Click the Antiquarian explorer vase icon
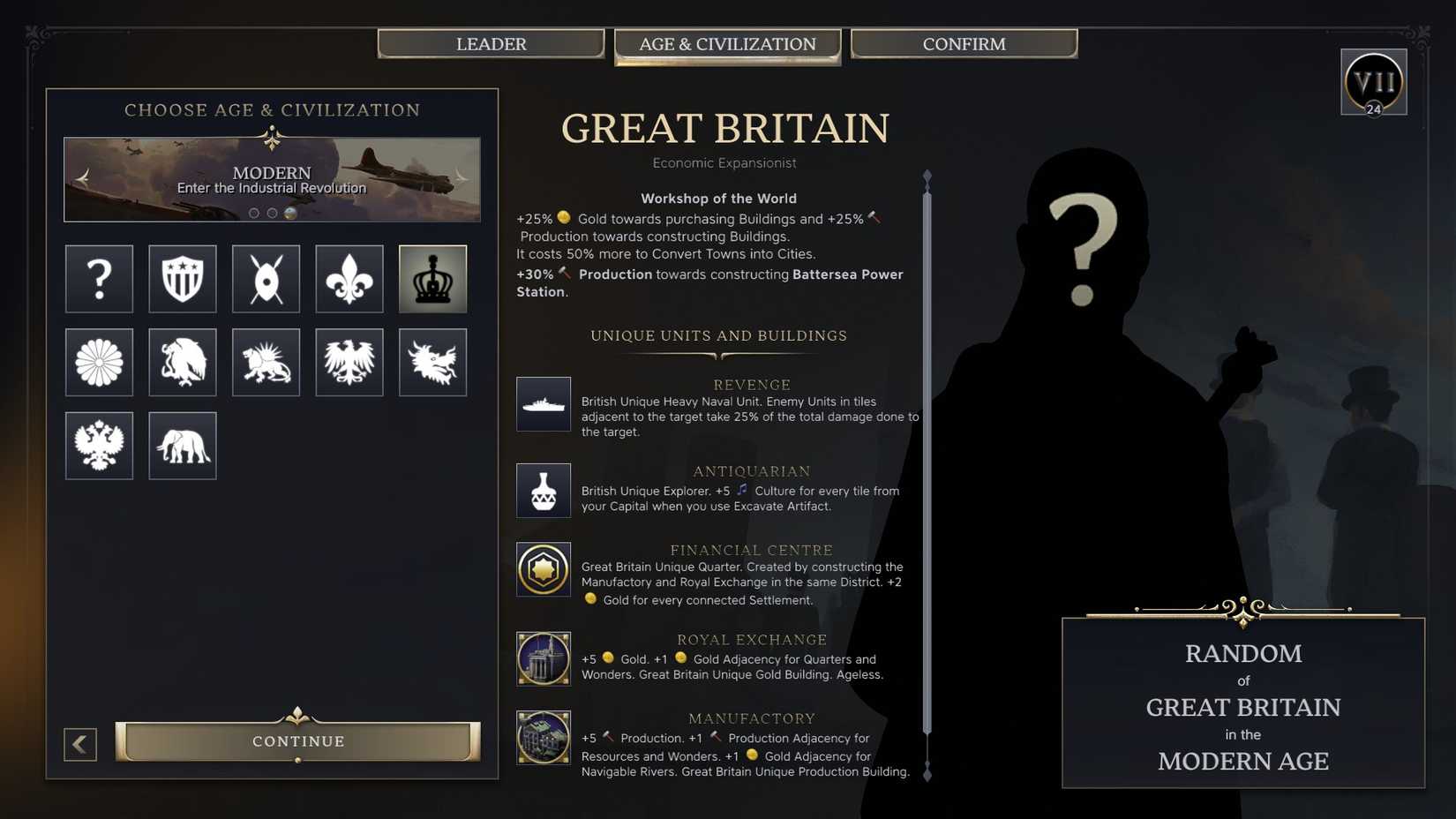 click(544, 491)
